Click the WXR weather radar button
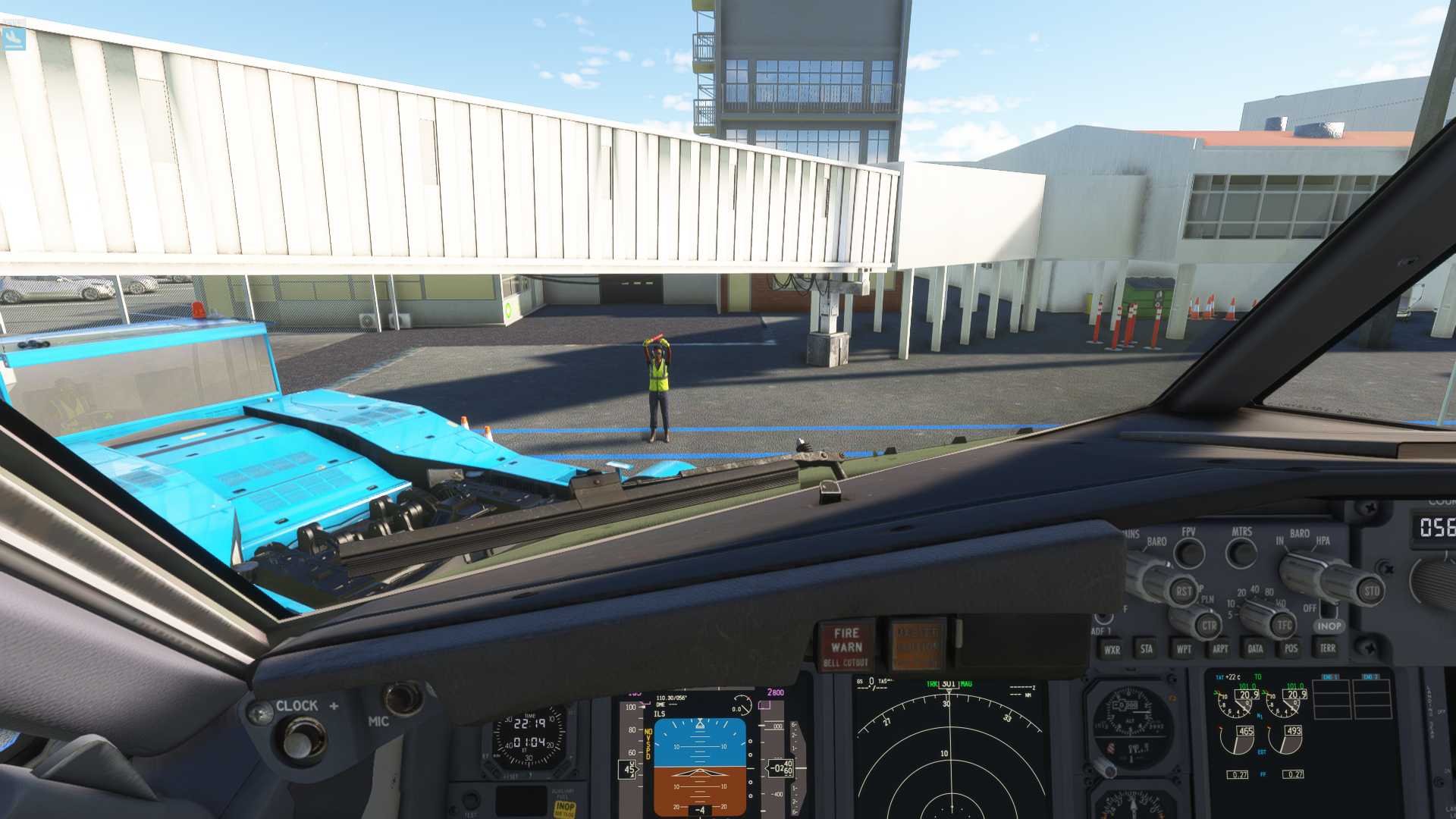Image resolution: width=1456 pixels, height=819 pixels. point(1112,649)
